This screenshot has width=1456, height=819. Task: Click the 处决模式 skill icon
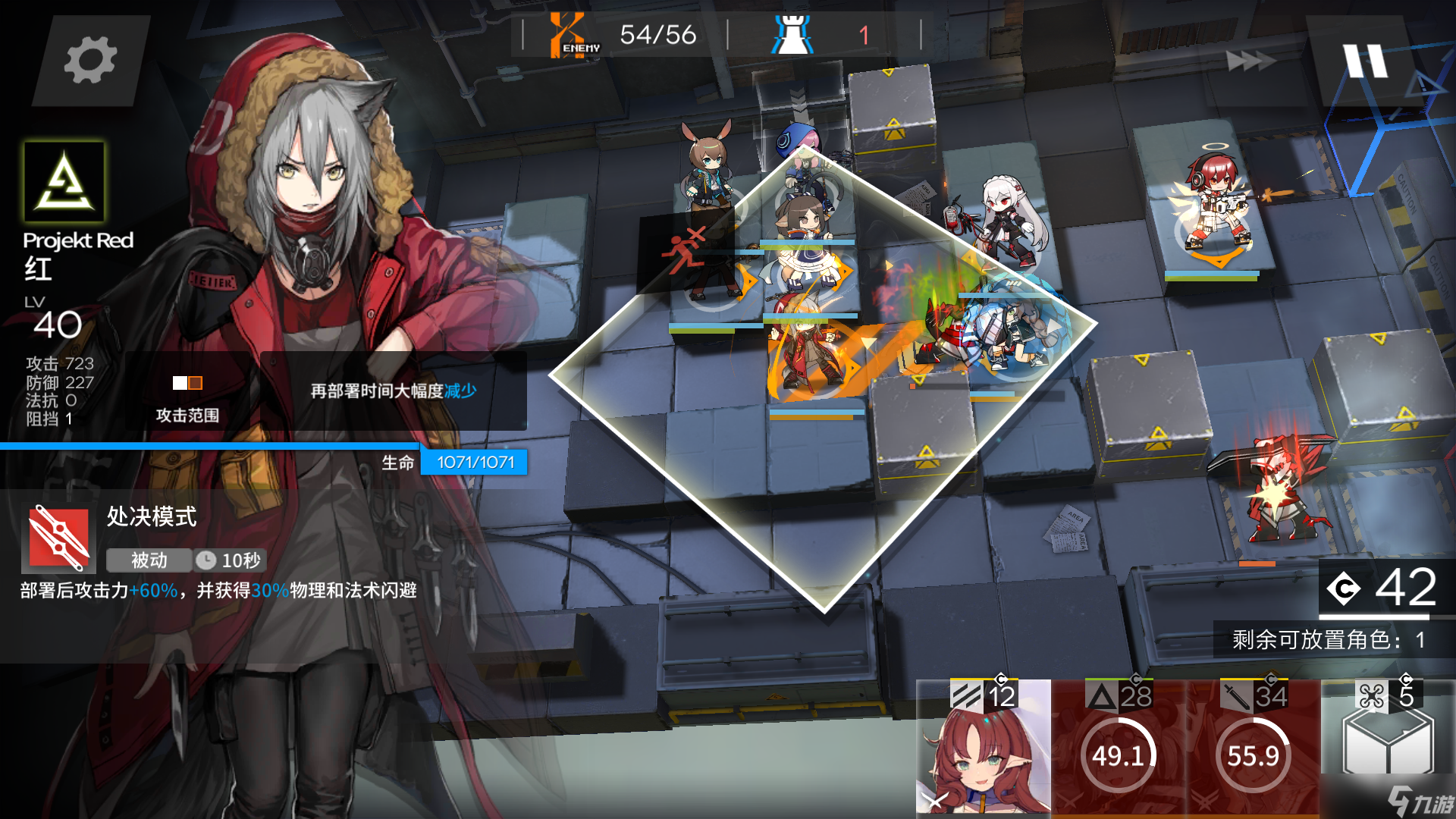click(59, 538)
